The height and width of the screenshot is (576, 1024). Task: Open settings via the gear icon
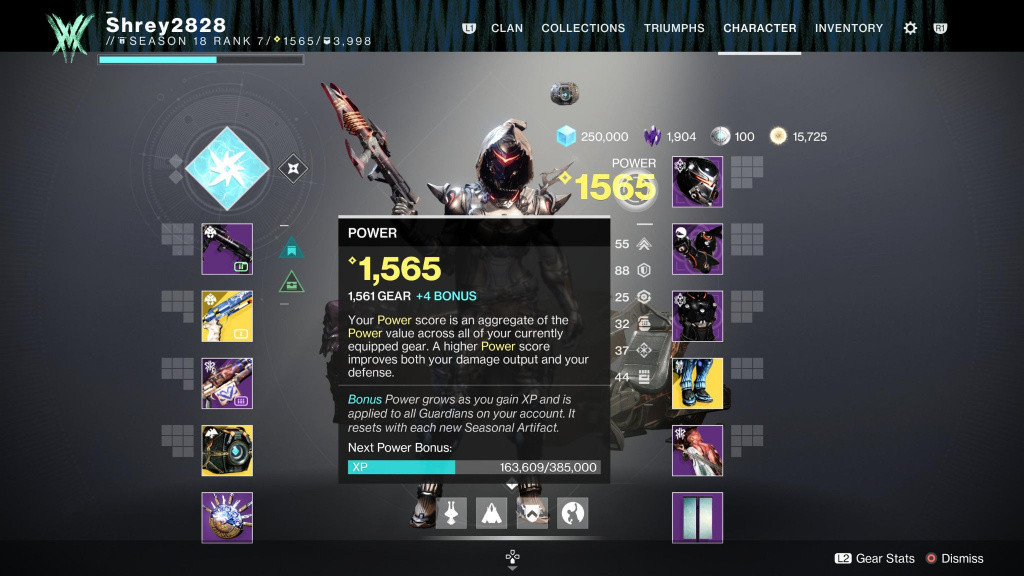(x=910, y=28)
